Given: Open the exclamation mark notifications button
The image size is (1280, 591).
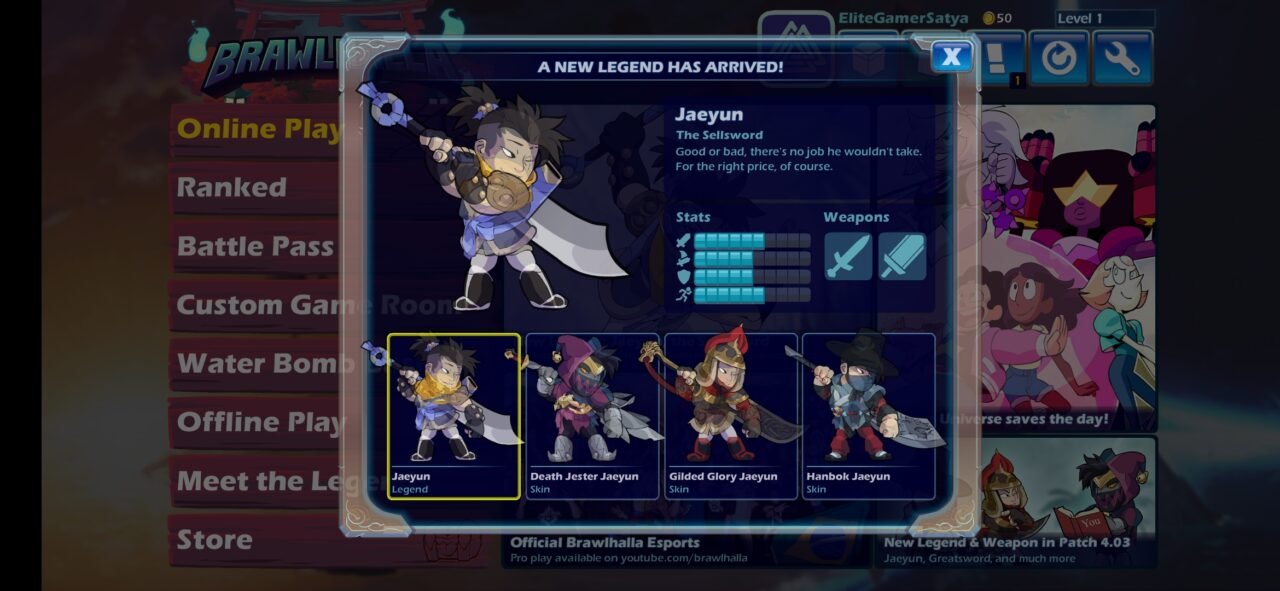Looking at the screenshot, I should click(x=1001, y=59).
